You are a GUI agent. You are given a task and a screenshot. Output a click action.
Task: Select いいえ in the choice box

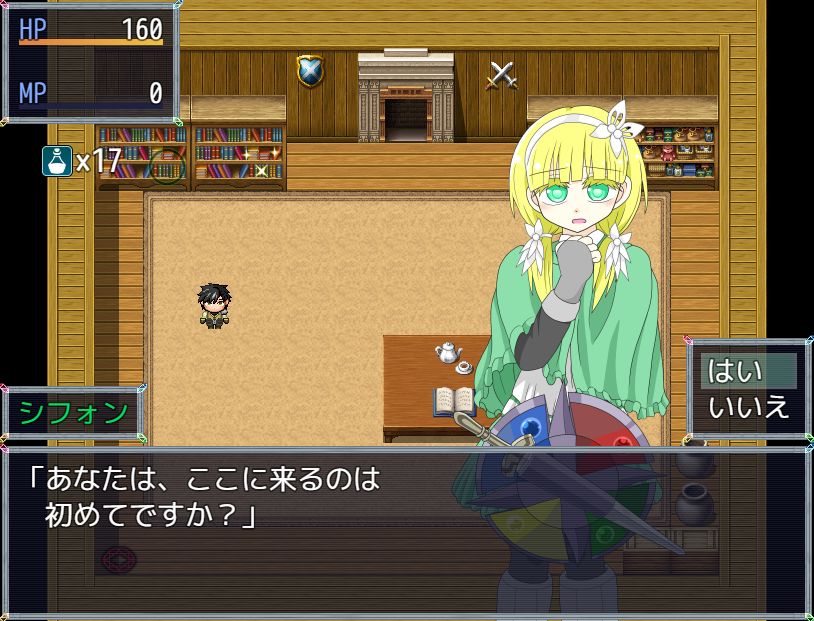748,407
